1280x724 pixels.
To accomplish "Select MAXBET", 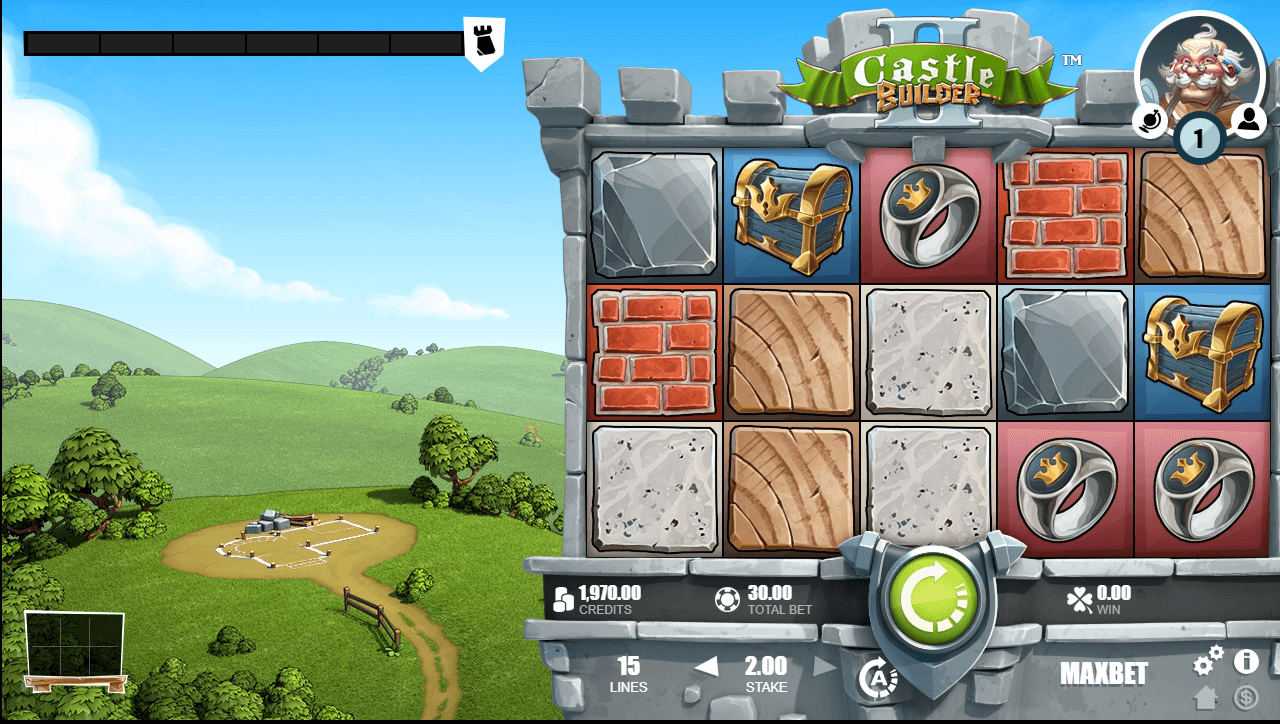I will coord(1104,674).
